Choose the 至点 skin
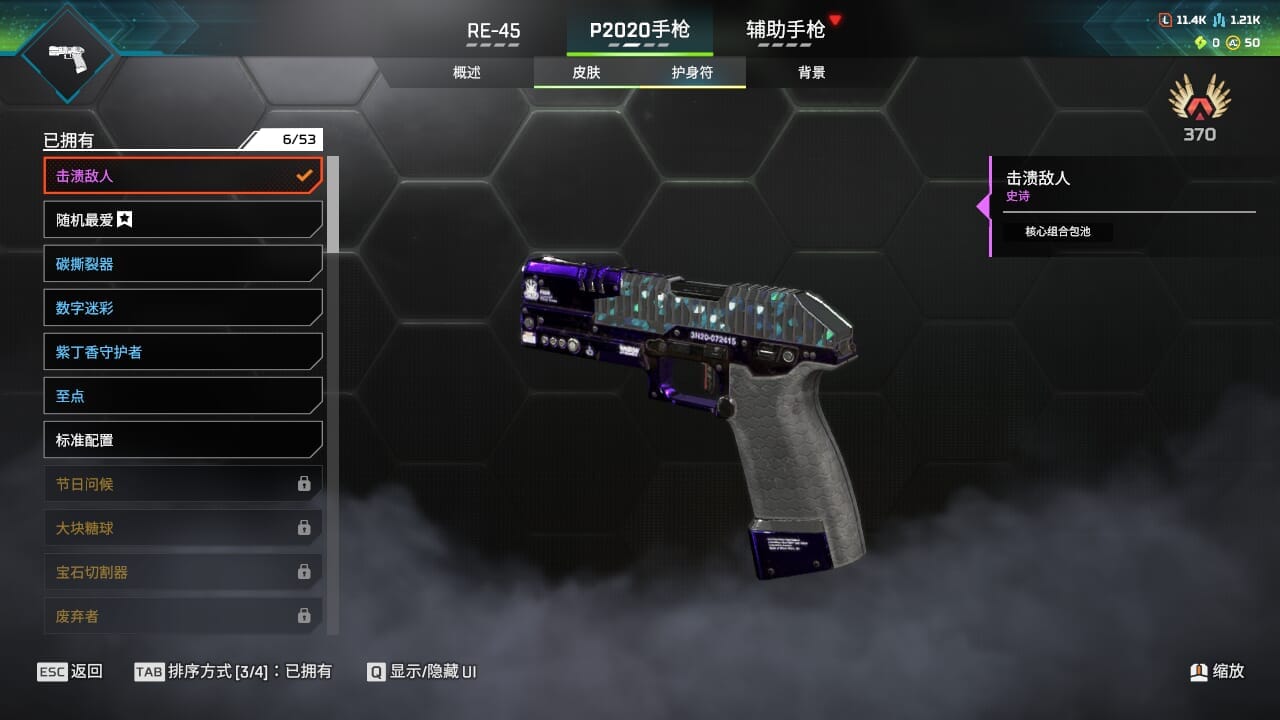The image size is (1280, 720). 183,396
